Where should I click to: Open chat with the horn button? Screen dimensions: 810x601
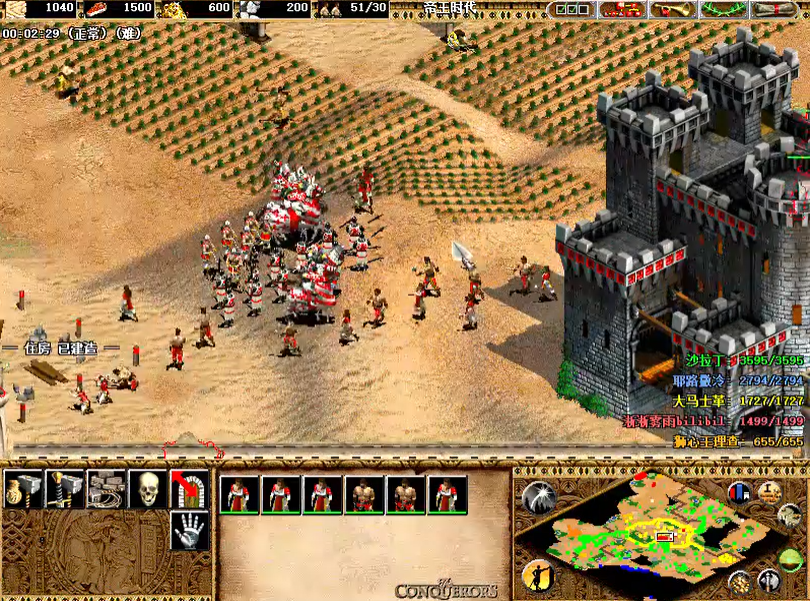click(x=672, y=9)
